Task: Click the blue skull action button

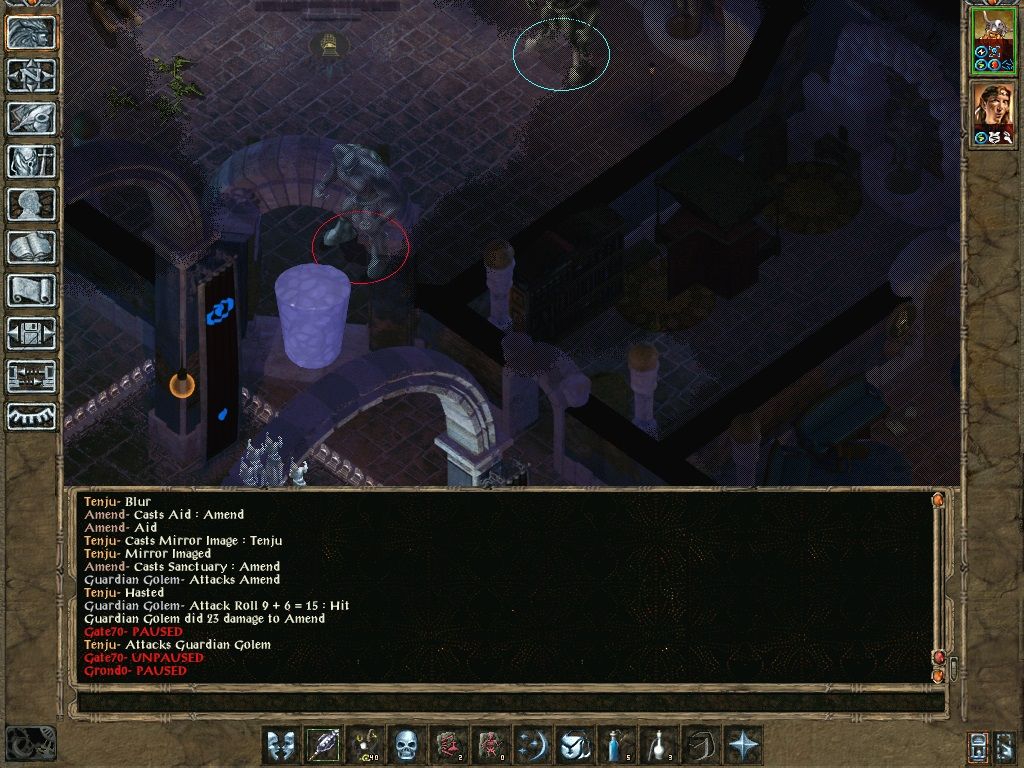Action: point(406,745)
